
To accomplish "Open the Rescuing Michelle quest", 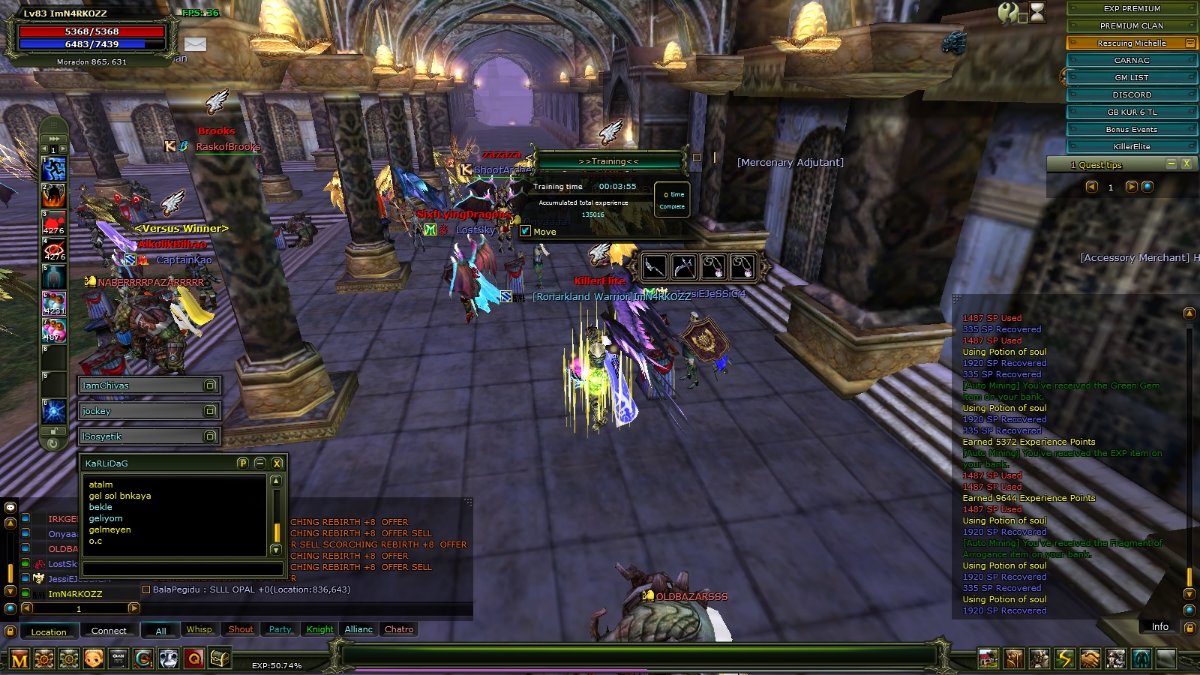I will [1132, 43].
